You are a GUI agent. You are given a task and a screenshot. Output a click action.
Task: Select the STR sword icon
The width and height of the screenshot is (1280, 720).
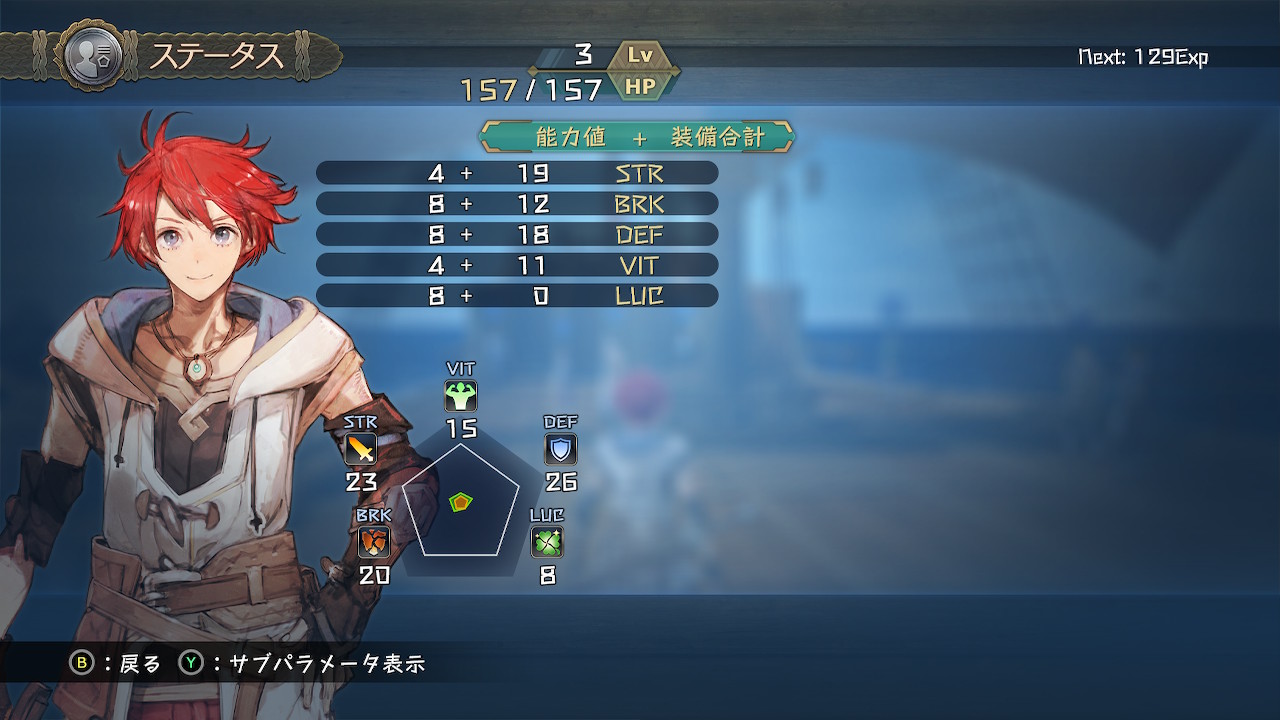coord(360,449)
